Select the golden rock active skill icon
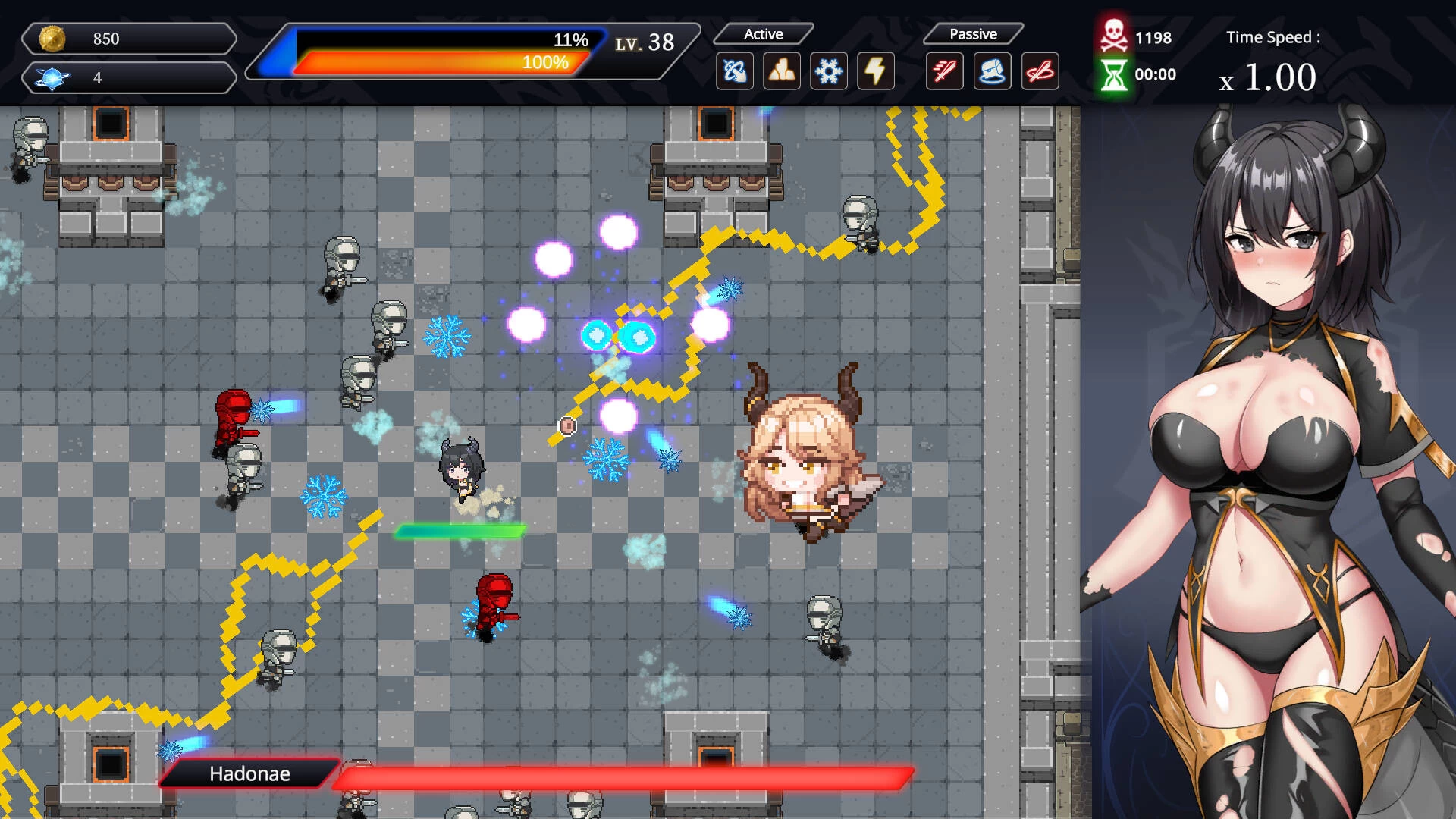 [781, 71]
